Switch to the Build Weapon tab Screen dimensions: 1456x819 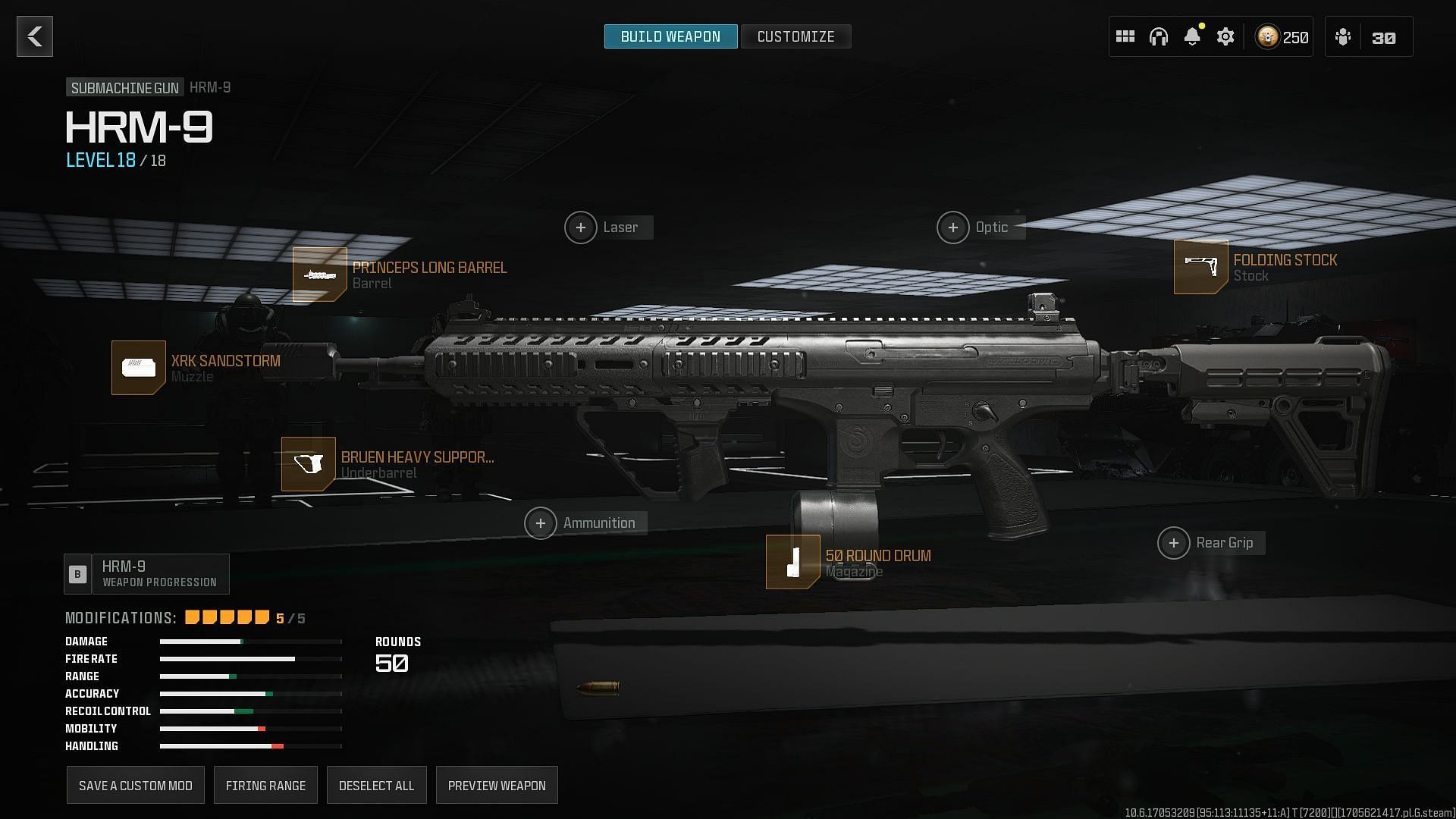pyautogui.click(x=670, y=36)
